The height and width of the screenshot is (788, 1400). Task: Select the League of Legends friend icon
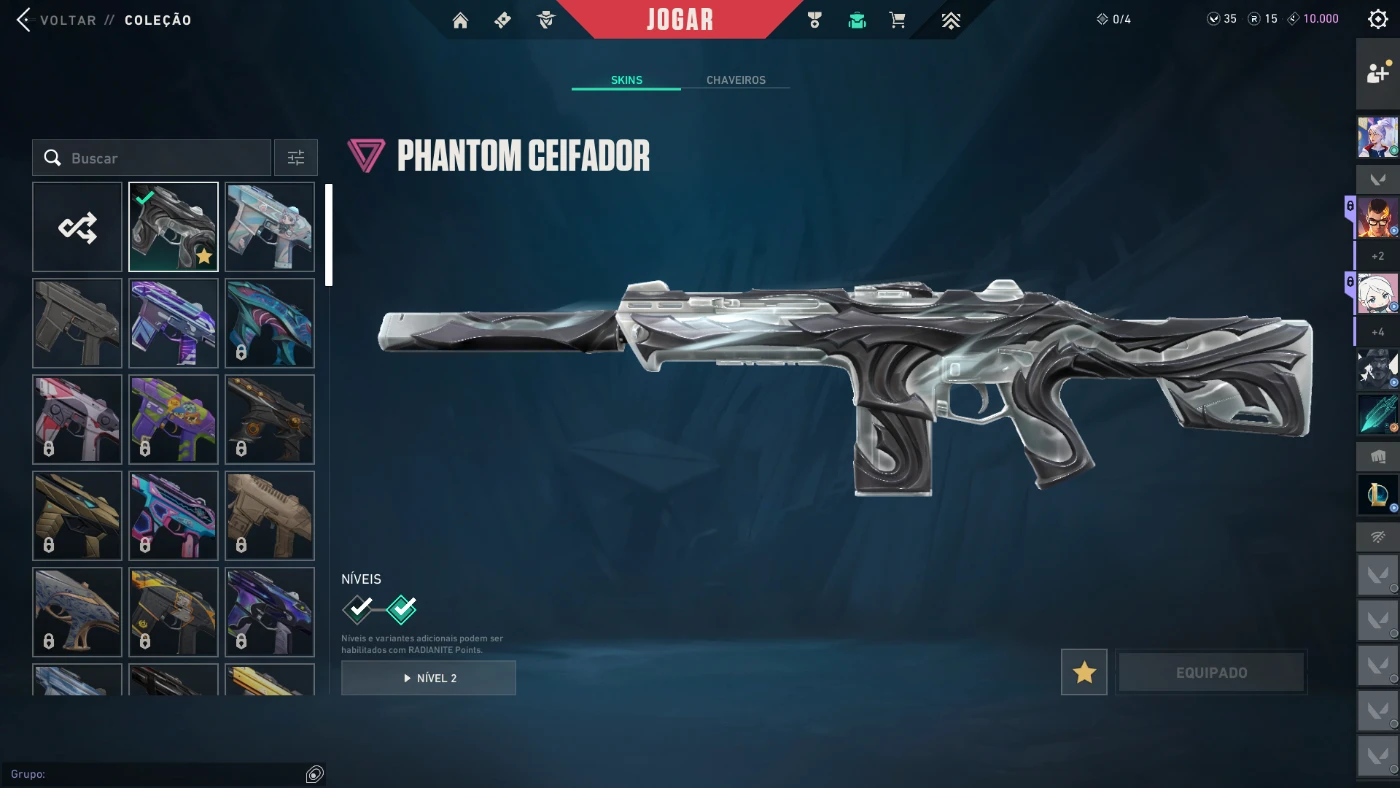[x=1377, y=494]
